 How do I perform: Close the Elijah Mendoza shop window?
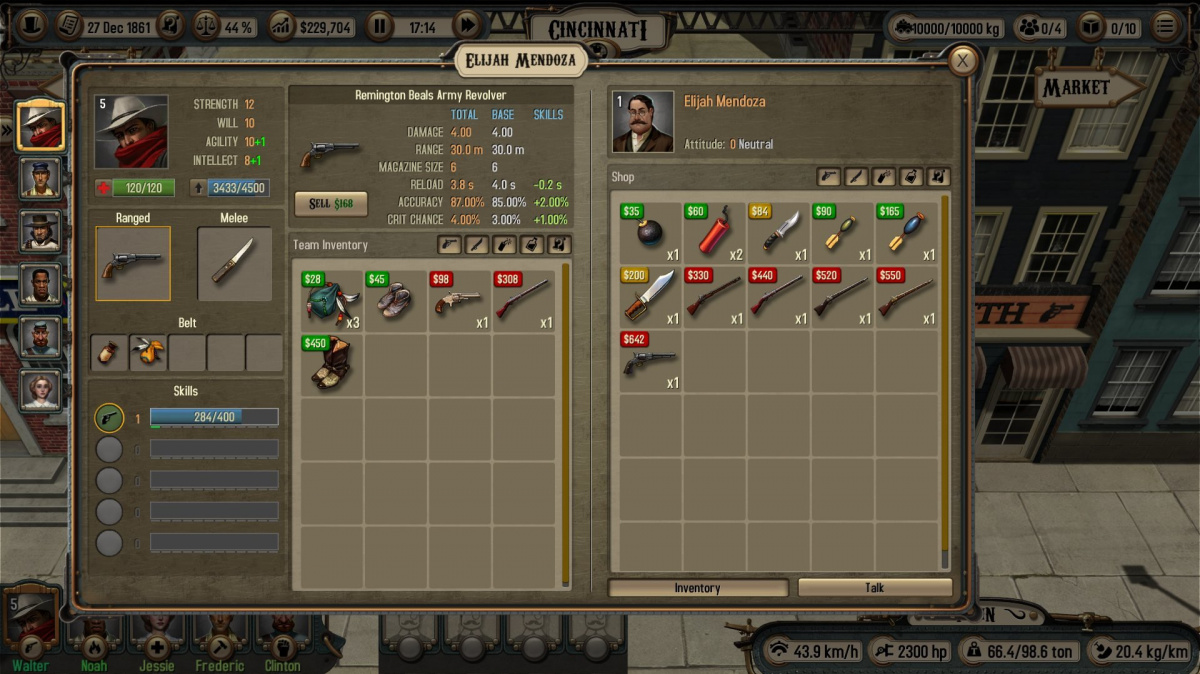(x=962, y=61)
